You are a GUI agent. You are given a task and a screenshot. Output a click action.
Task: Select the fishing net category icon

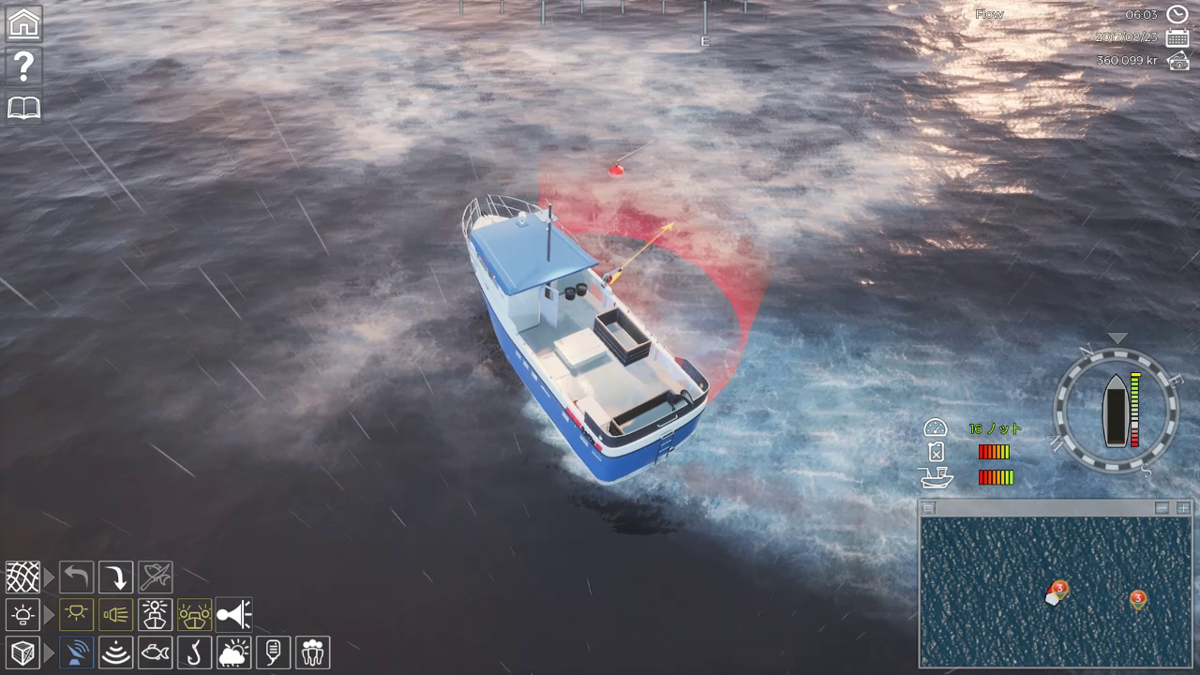point(23,576)
